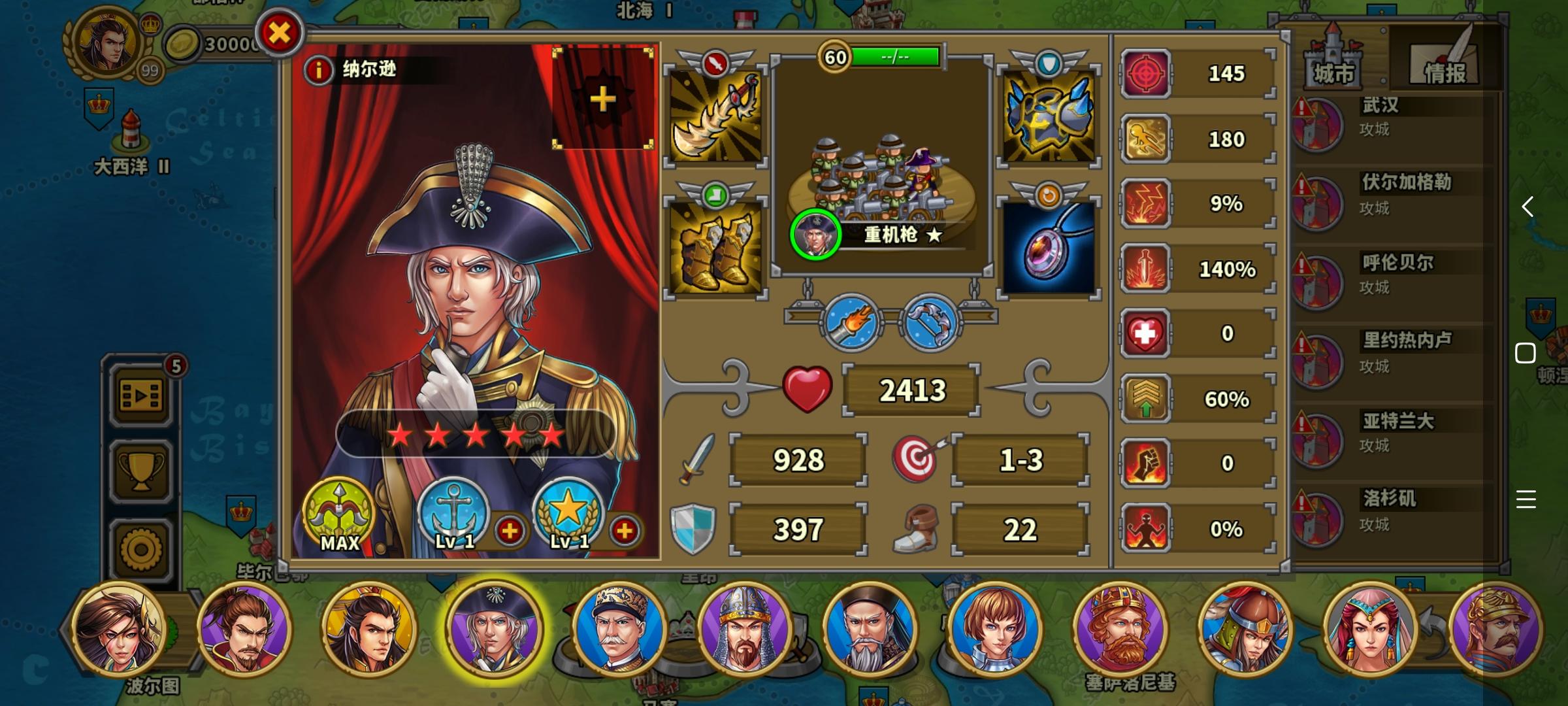Collapse the sidebar with the left chevron arrow
This screenshot has width=1568, height=706.
(x=1529, y=207)
